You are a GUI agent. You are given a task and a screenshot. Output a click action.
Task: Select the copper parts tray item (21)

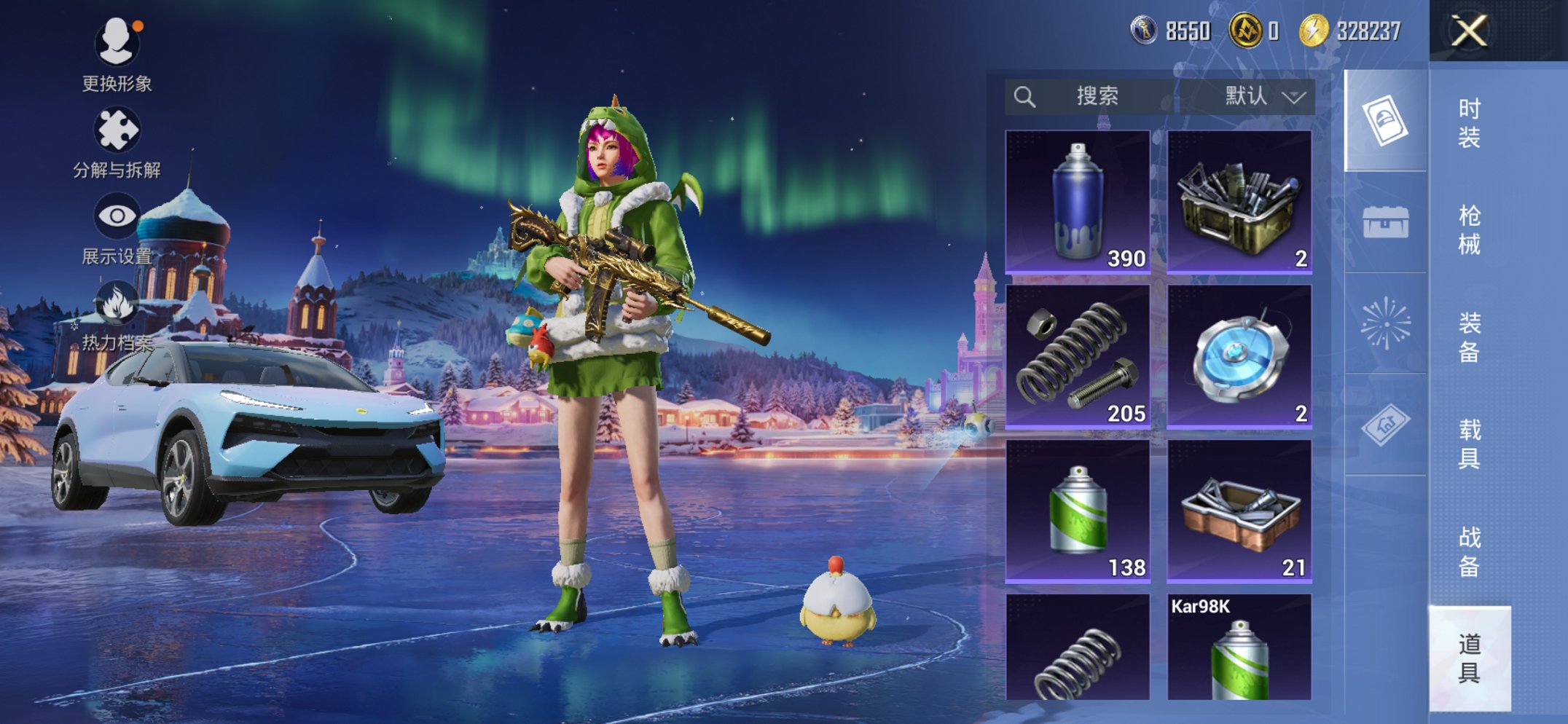(1239, 511)
